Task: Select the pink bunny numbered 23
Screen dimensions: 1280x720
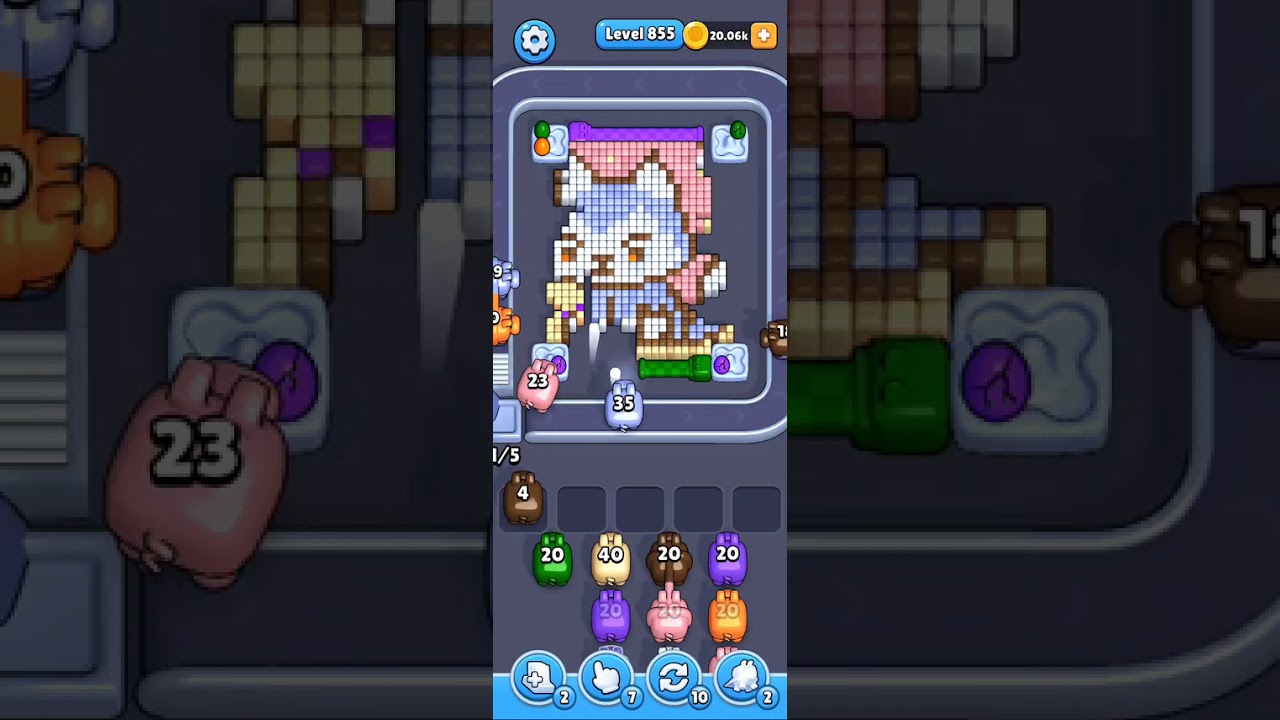Action: pyautogui.click(x=538, y=385)
